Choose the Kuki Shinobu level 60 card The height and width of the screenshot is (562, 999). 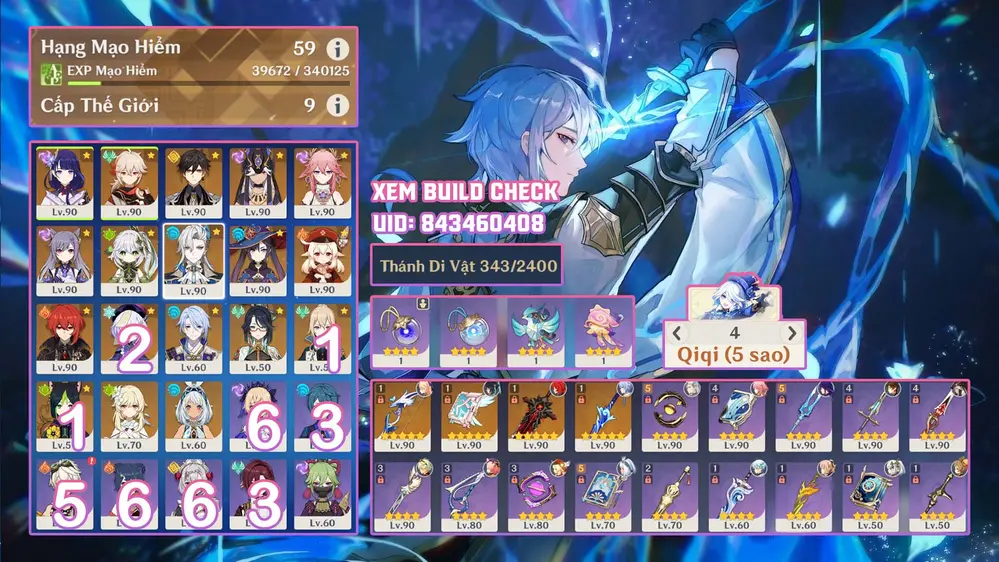pyautogui.click(x=322, y=494)
